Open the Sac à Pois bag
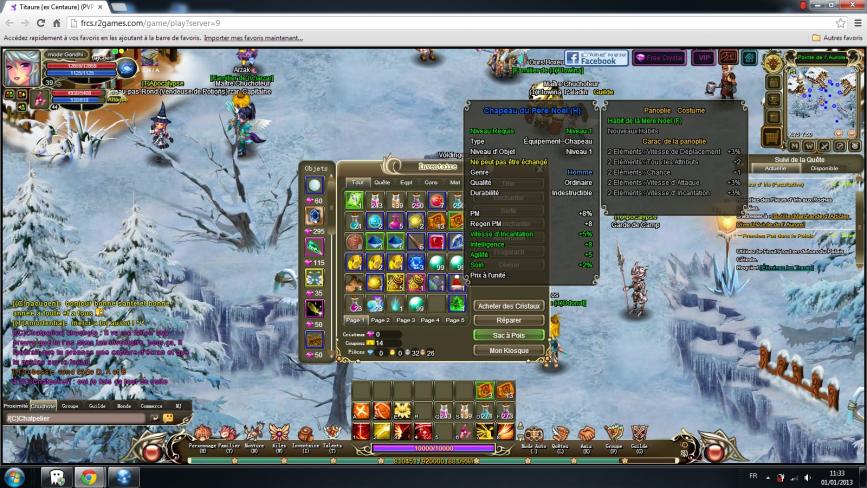 509,335
